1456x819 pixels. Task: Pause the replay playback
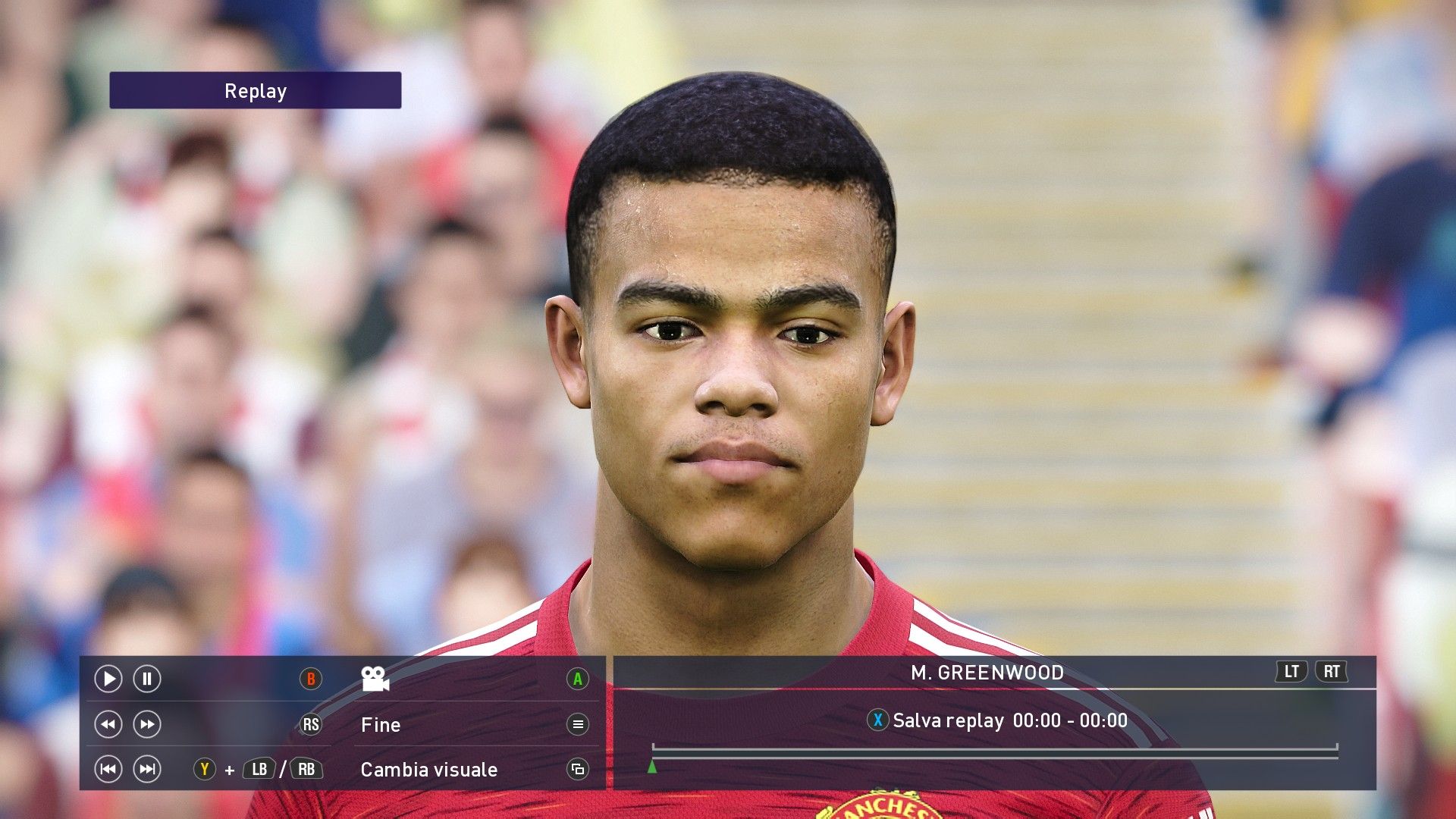pyautogui.click(x=147, y=679)
